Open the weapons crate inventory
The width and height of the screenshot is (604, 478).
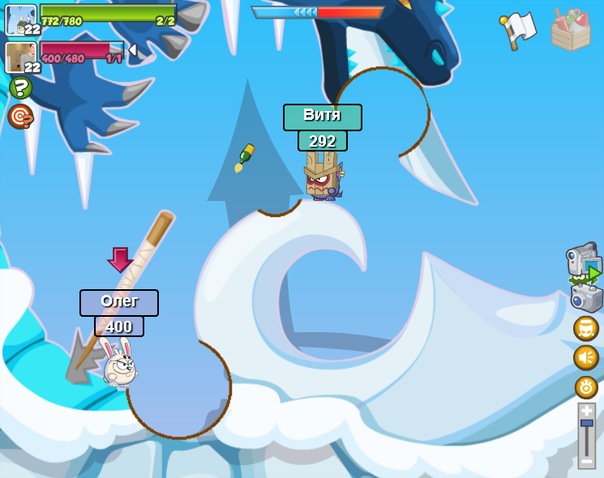pyautogui.click(x=571, y=30)
